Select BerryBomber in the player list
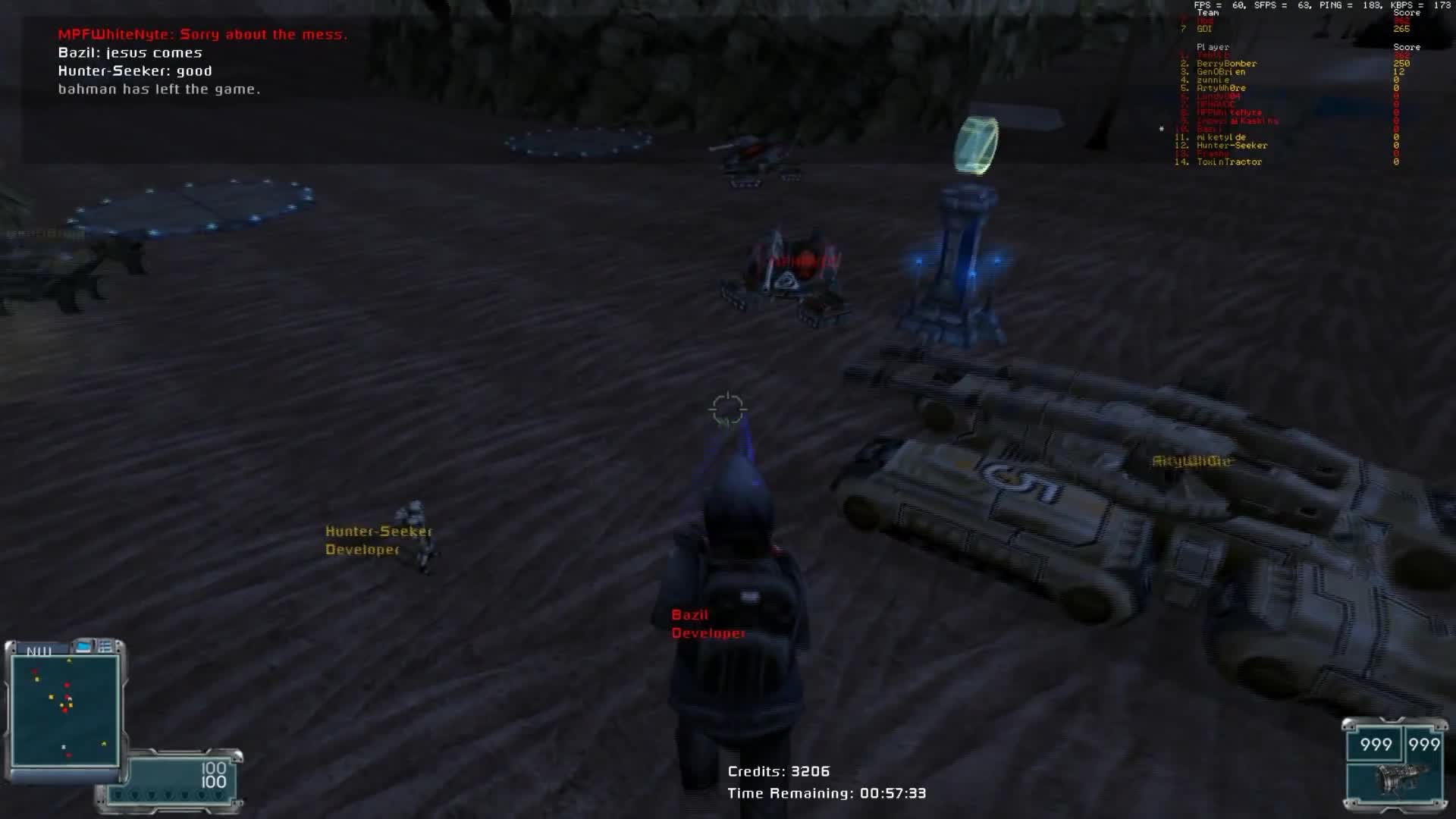 click(1227, 64)
